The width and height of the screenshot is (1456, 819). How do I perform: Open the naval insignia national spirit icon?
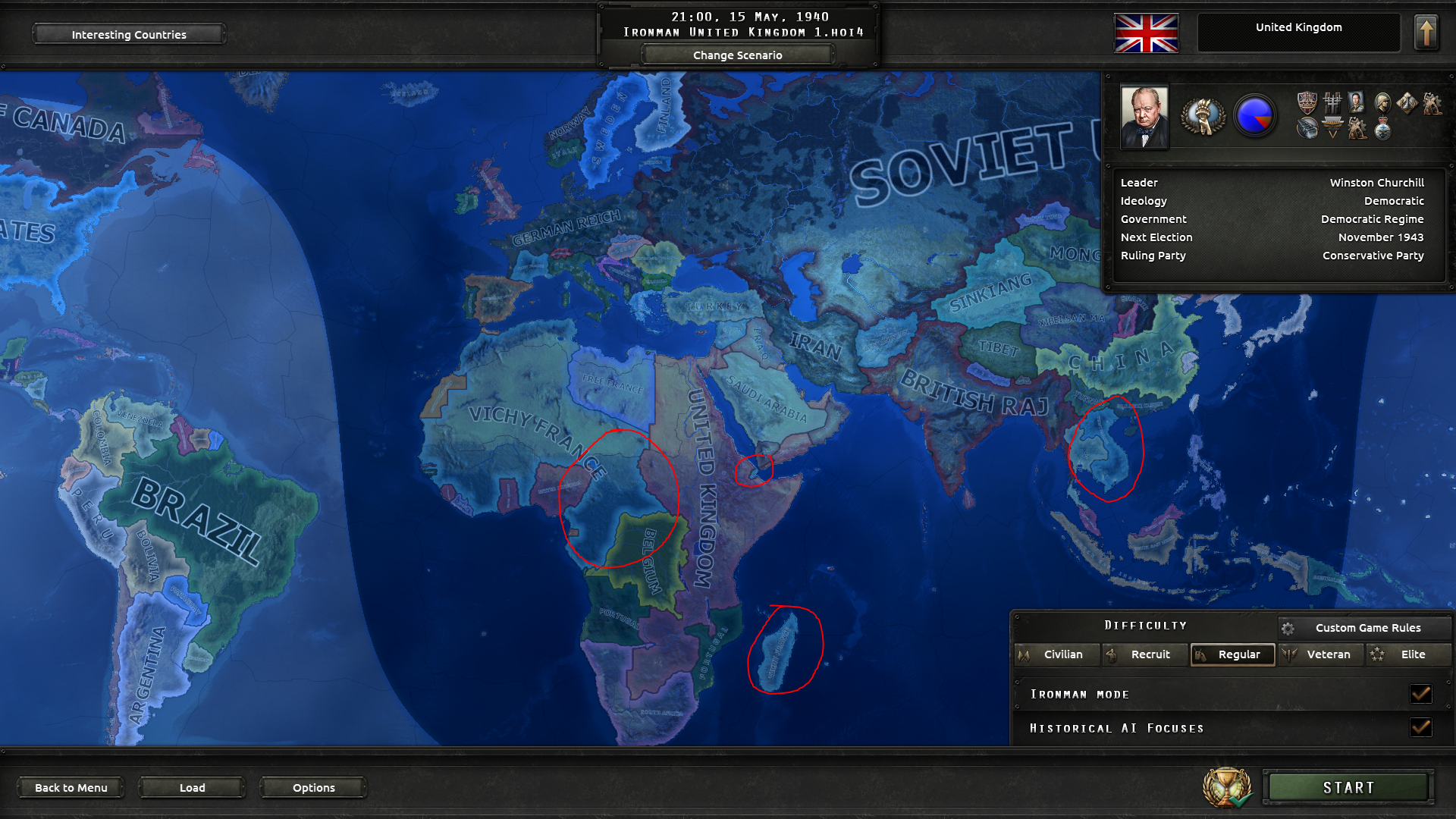pos(1332,129)
